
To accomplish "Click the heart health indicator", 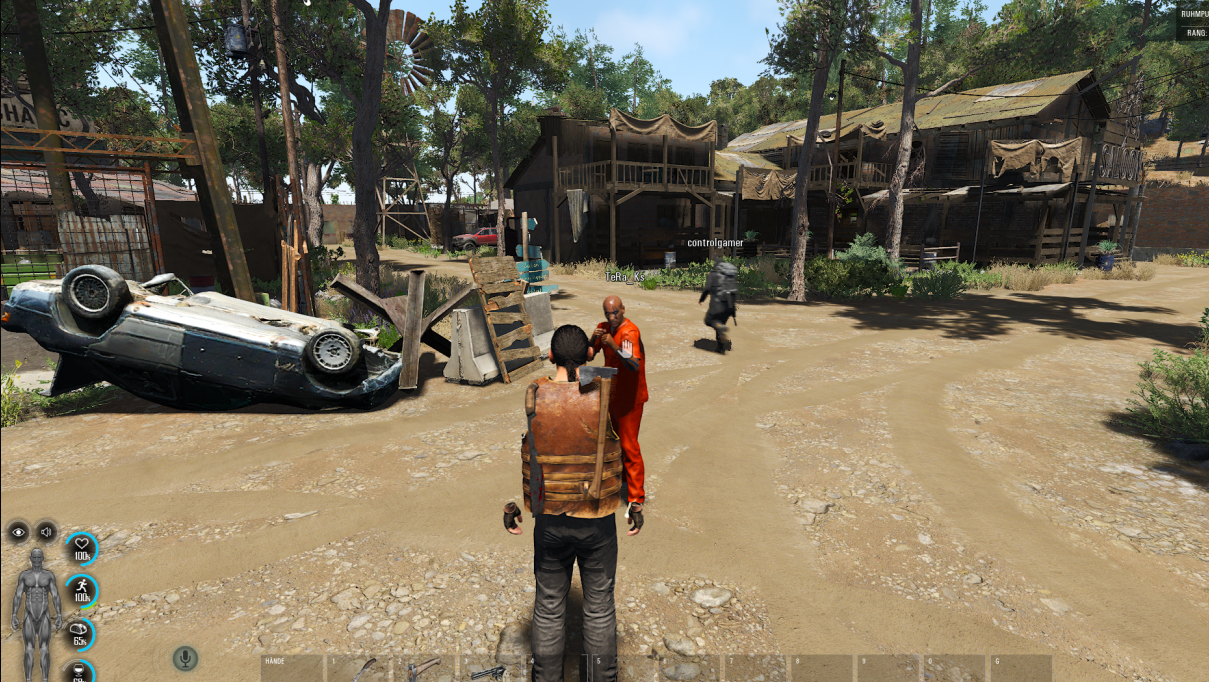I will coord(82,548).
